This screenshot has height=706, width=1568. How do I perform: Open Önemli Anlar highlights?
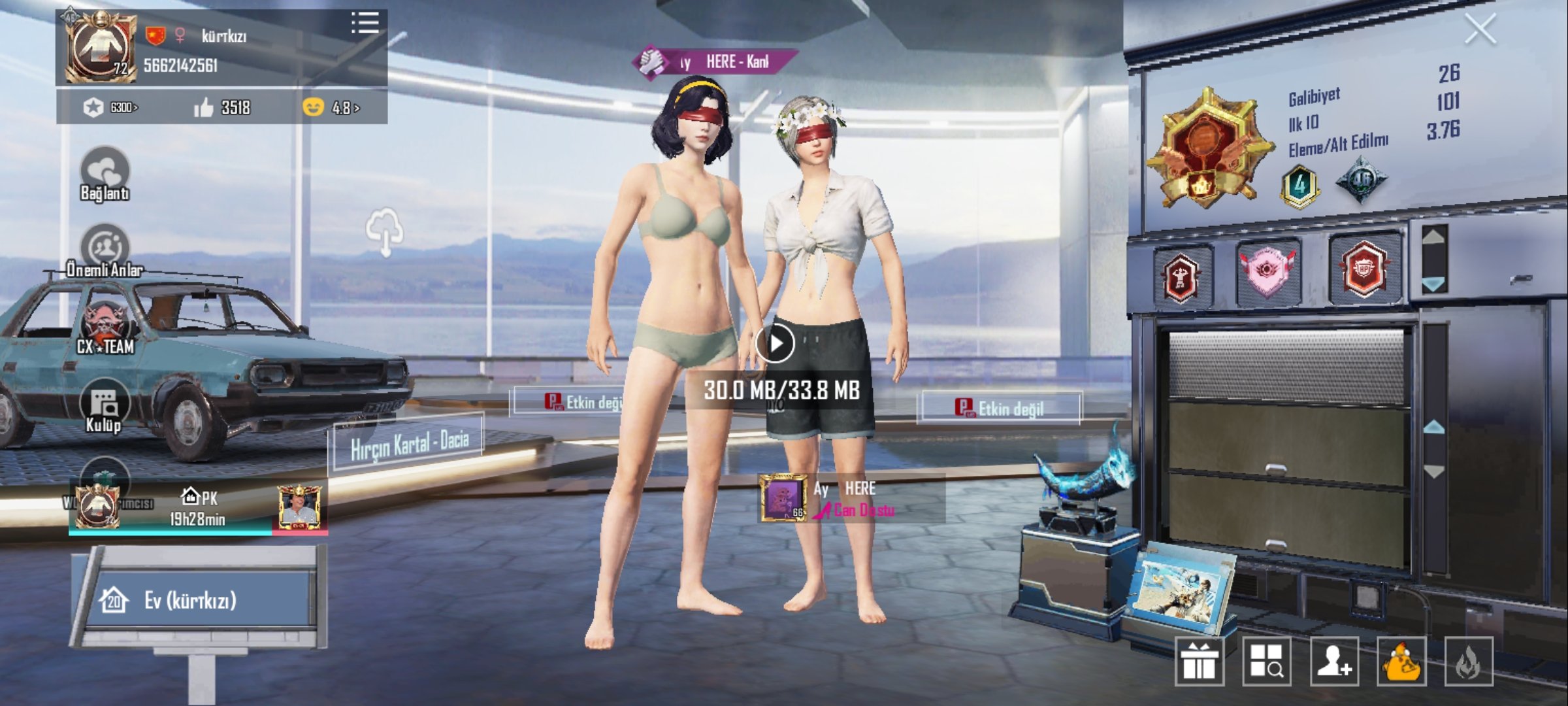pos(105,252)
